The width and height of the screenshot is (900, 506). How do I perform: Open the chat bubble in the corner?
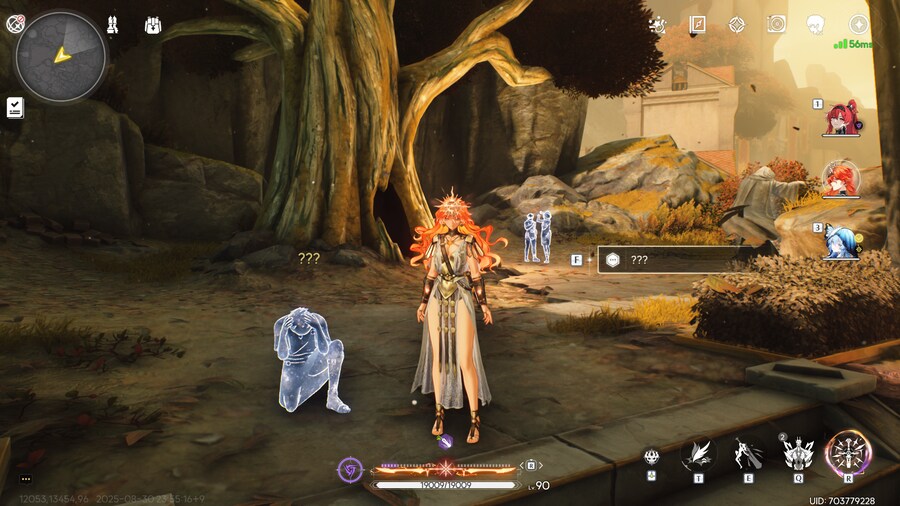pyautogui.click(x=26, y=479)
